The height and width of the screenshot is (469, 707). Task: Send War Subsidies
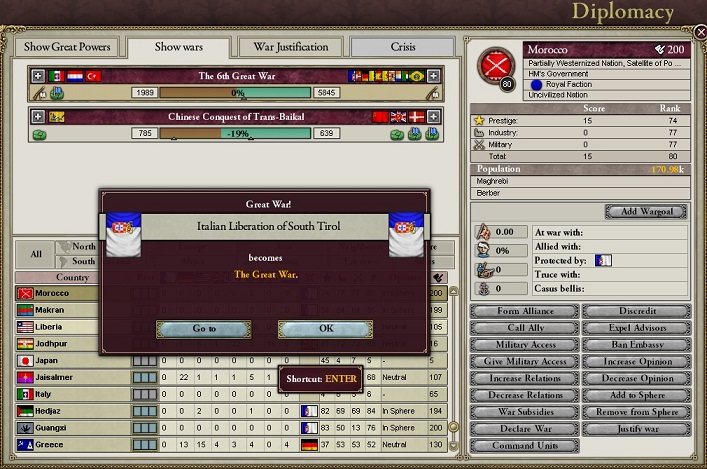tap(524, 413)
